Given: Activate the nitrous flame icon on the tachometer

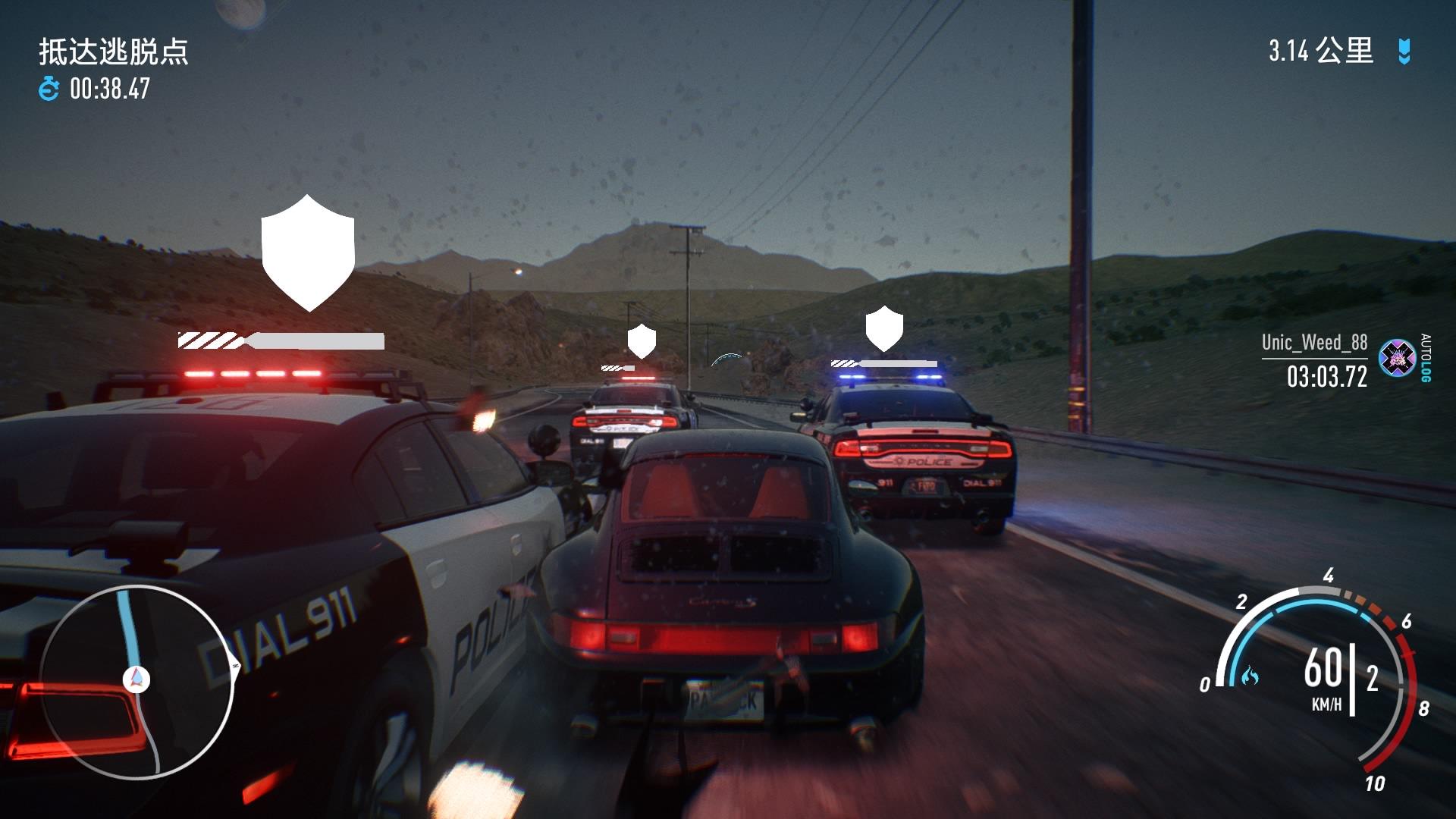Looking at the screenshot, I should point(1249,674).
